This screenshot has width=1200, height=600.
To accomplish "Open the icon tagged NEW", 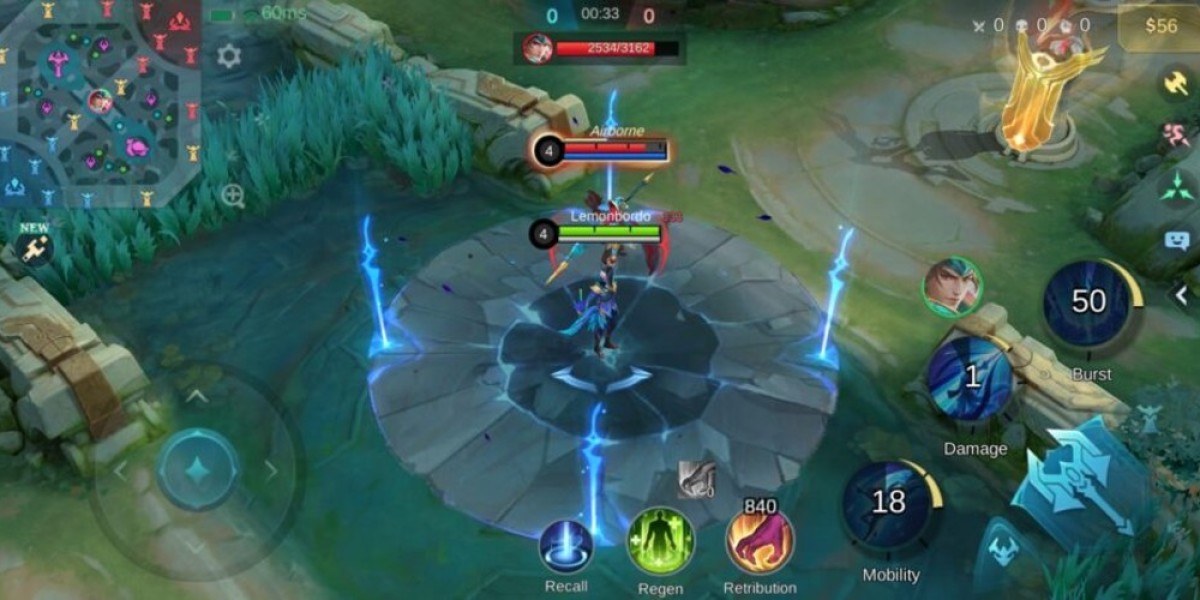I will [x=35, y=247].
